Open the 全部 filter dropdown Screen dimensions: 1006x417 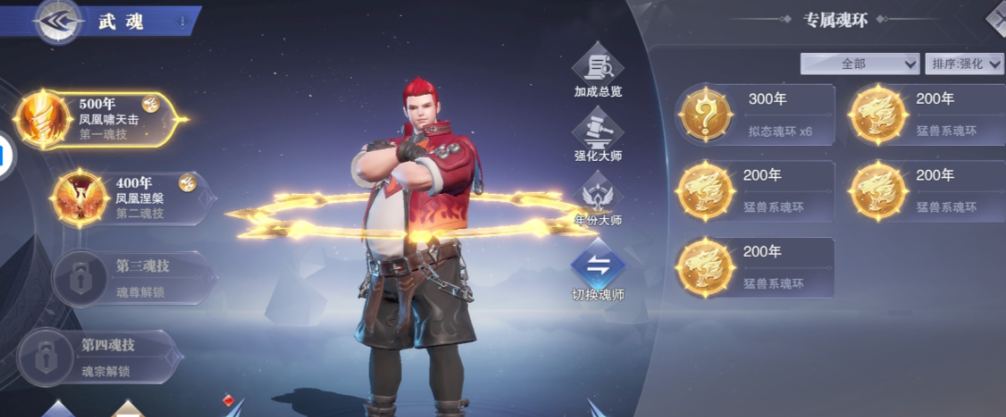pos(859,63)
